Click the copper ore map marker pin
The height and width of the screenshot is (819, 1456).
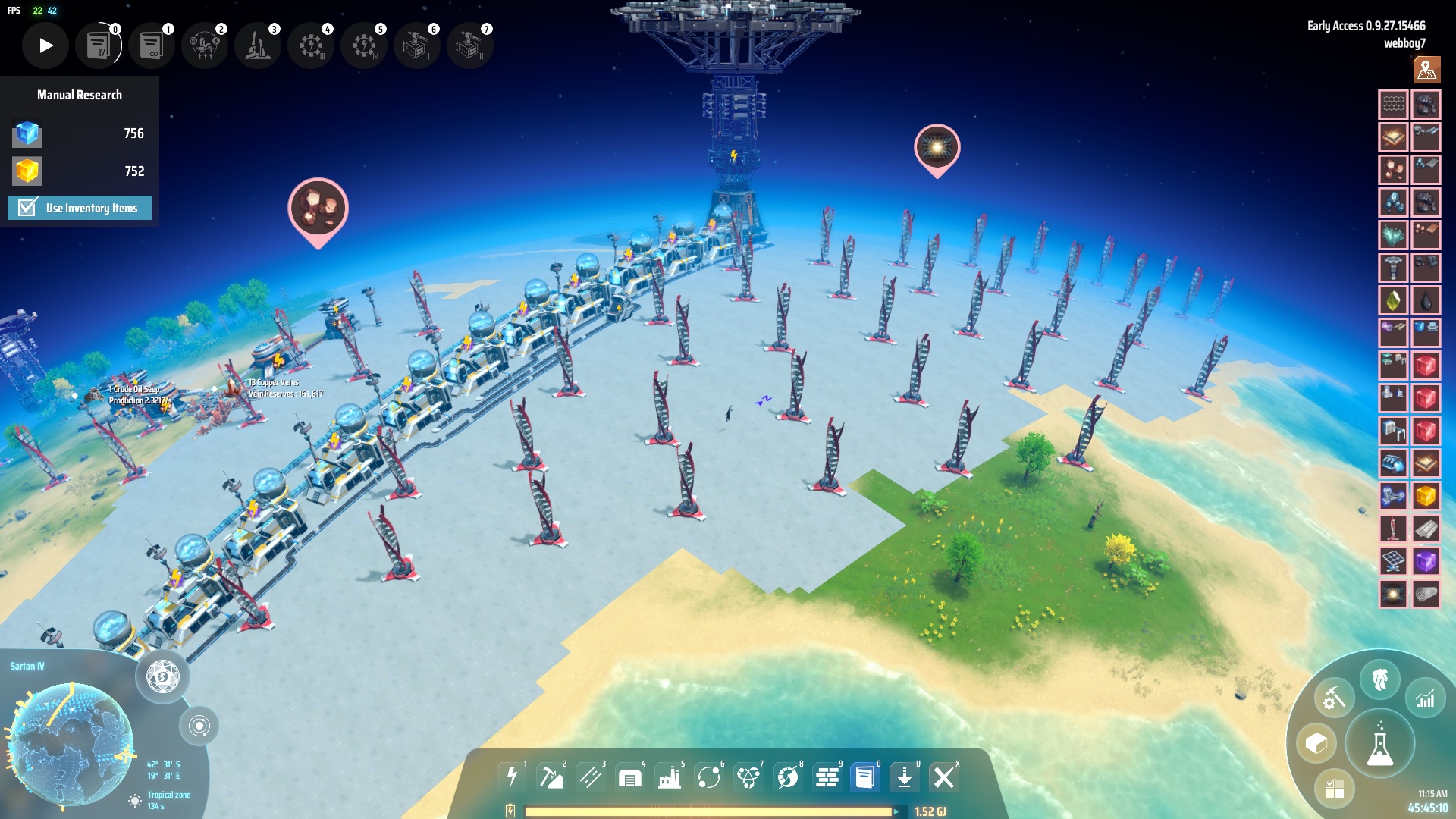click(318, 208)
